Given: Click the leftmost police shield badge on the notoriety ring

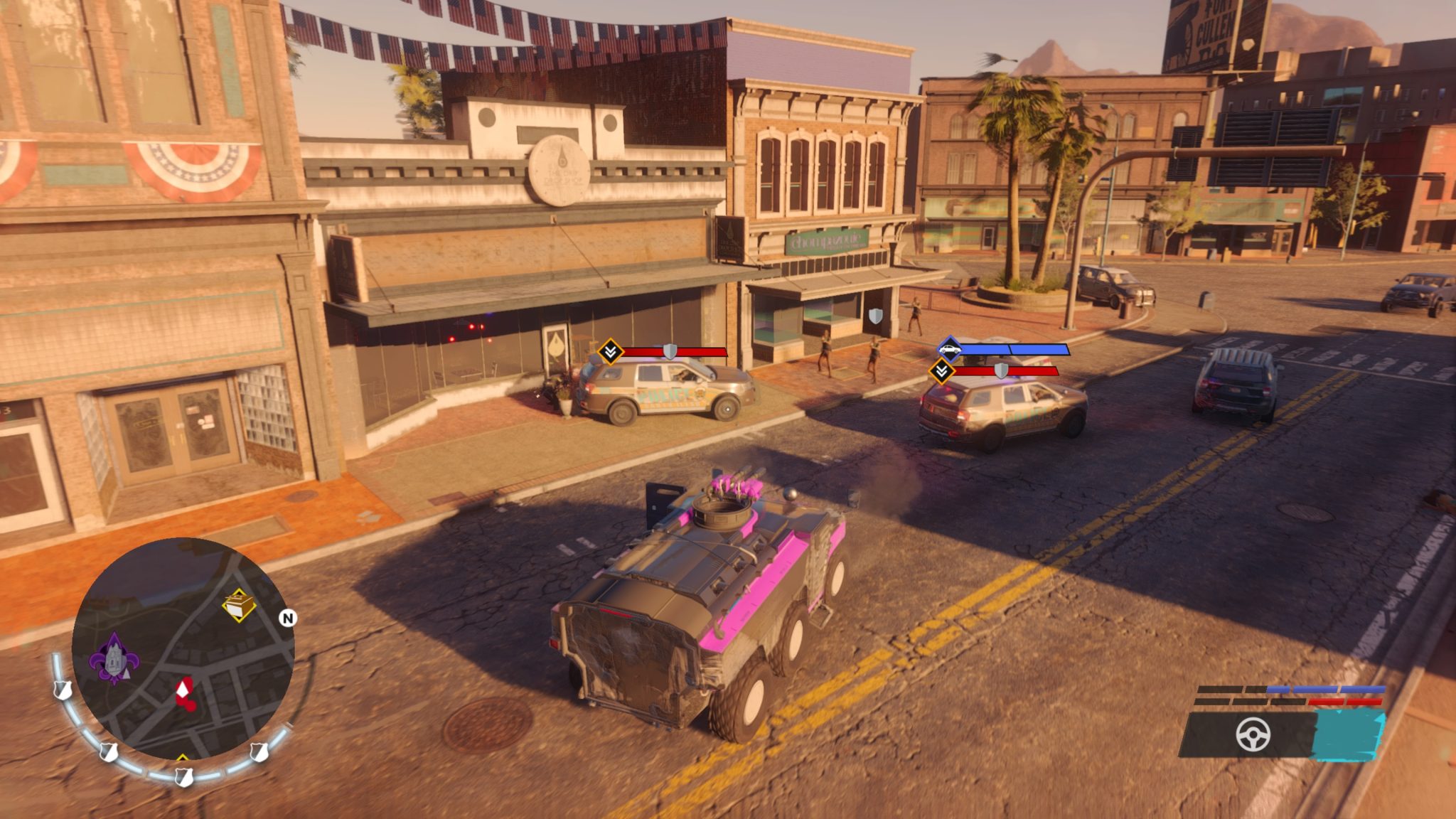Looking at the screenshot, I should 62,692.
